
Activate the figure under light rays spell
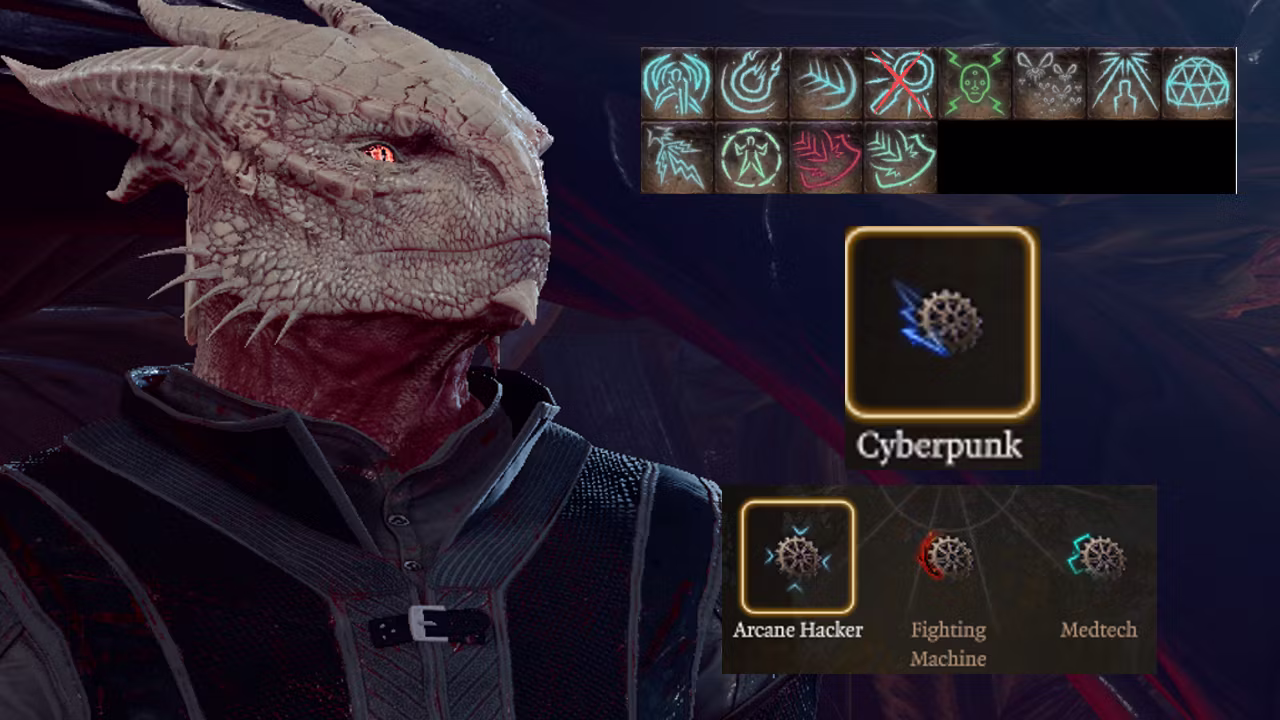(1124, 83)
